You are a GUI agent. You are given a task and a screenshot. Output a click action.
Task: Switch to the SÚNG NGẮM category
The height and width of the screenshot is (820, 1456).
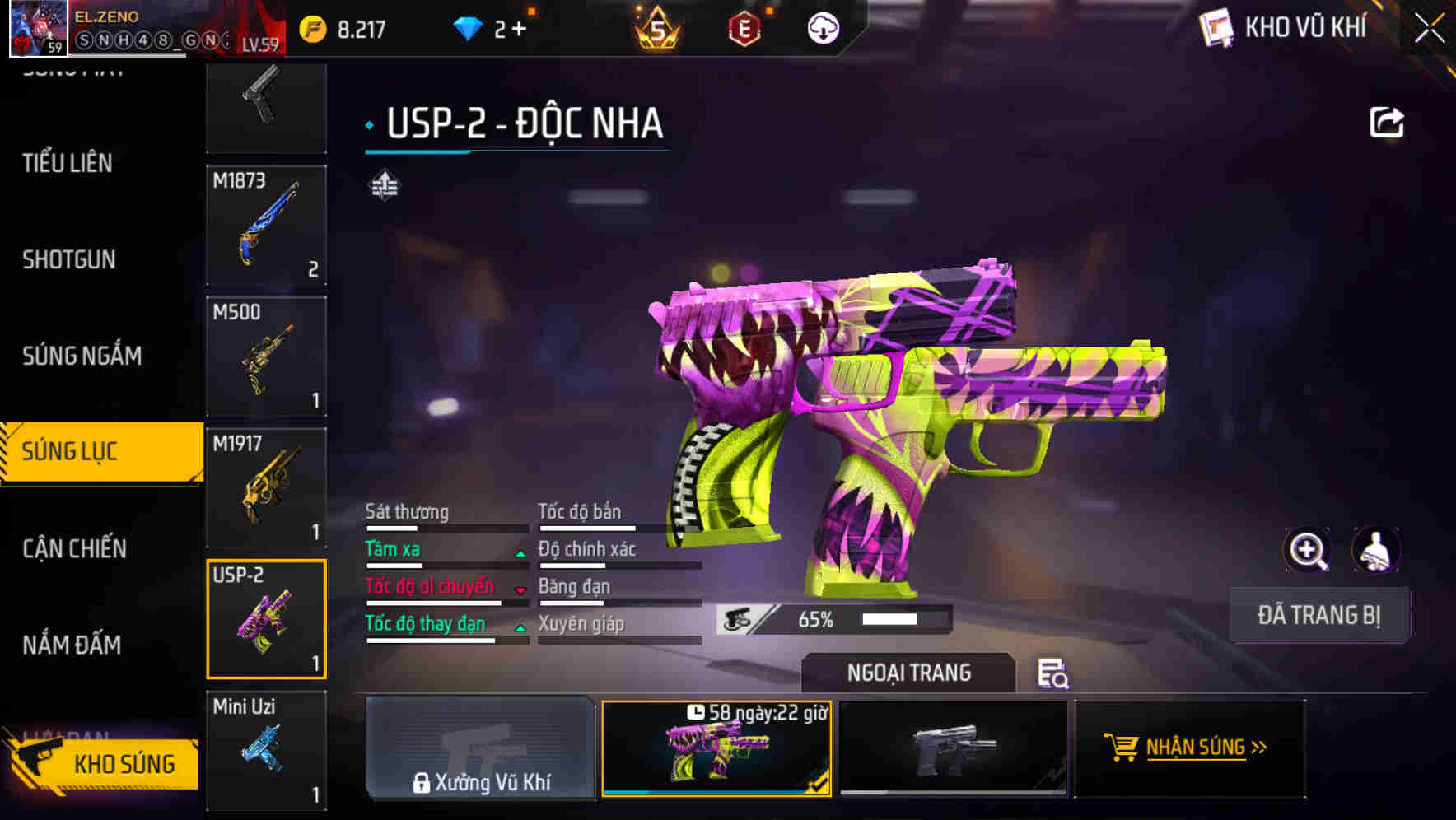pos(80,356)
